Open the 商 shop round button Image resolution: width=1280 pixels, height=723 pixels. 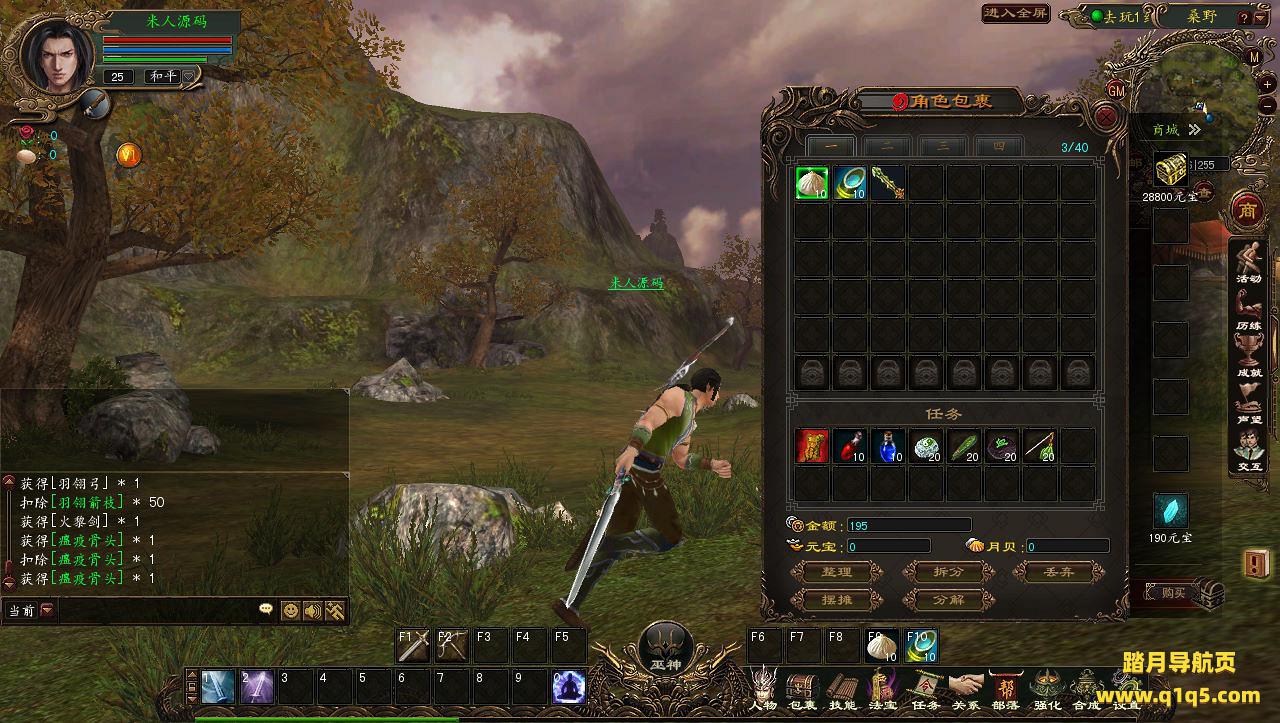[x=1247, y=211]
